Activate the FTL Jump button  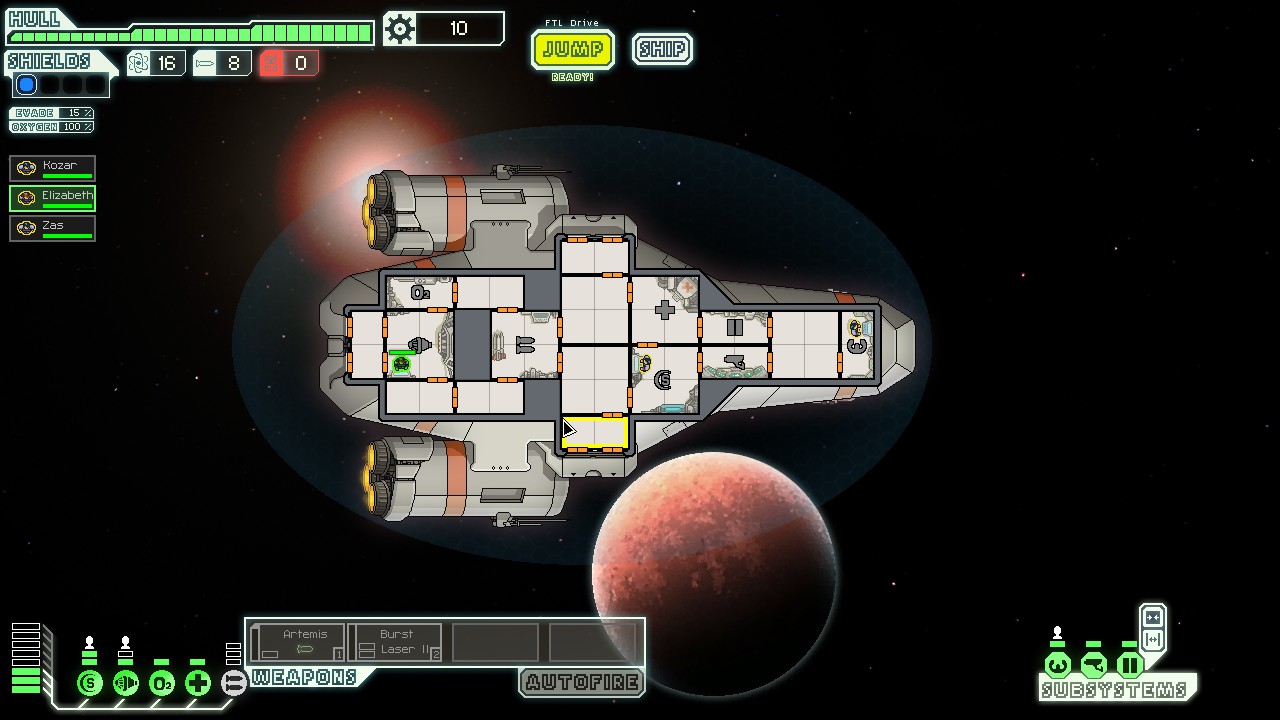point(572,49)
